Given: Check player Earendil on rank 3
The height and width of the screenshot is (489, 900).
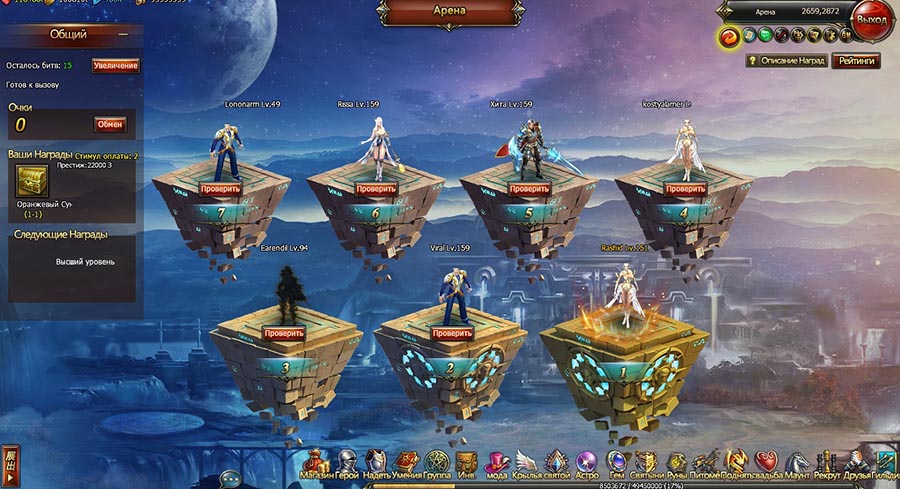Looking at the screenshot, I should 282,332.
